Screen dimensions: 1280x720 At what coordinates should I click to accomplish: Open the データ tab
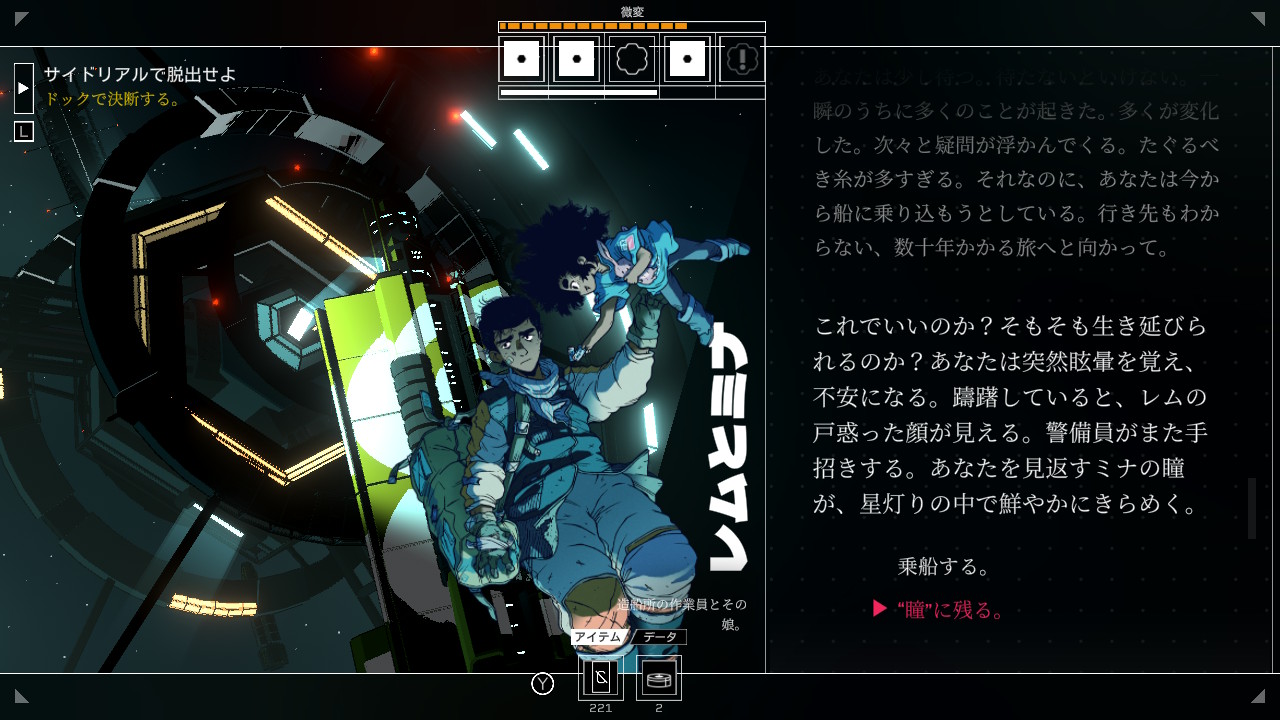pyautogui.click(x=660, y=637)
